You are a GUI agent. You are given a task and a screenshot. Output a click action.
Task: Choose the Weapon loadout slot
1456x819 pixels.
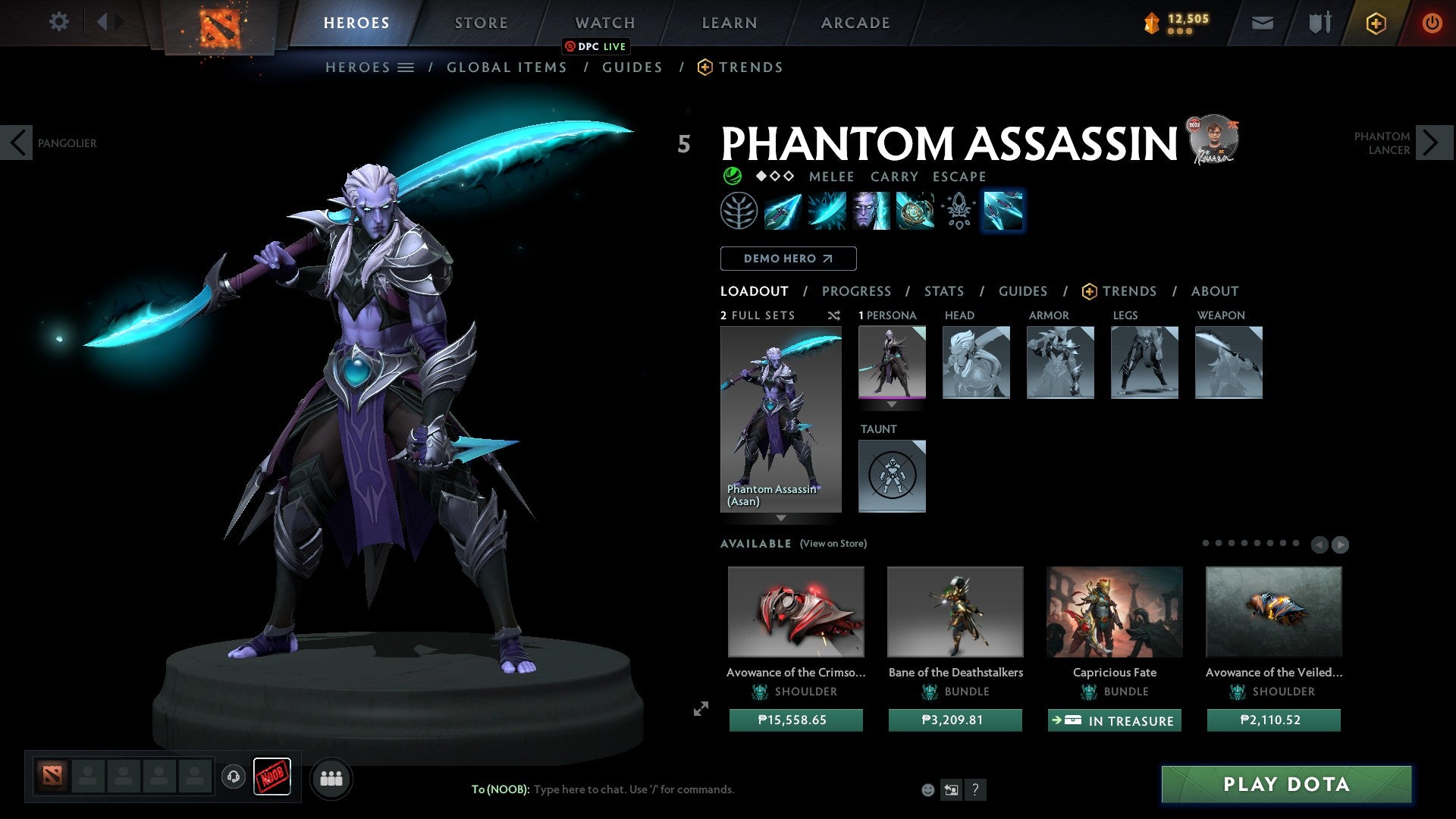[x=1228, y=362]
